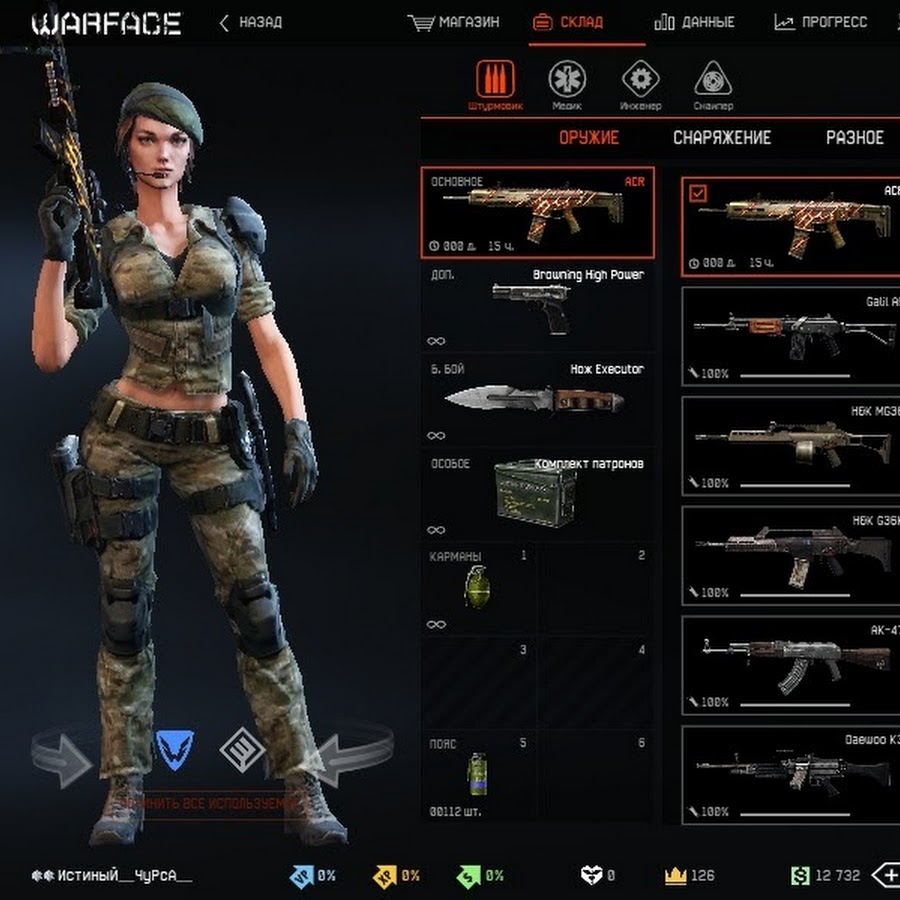Open the Комплект патронов special slot
Viewport: 900px width, 900px height.
pyautogui.click(x=538, y=494)
